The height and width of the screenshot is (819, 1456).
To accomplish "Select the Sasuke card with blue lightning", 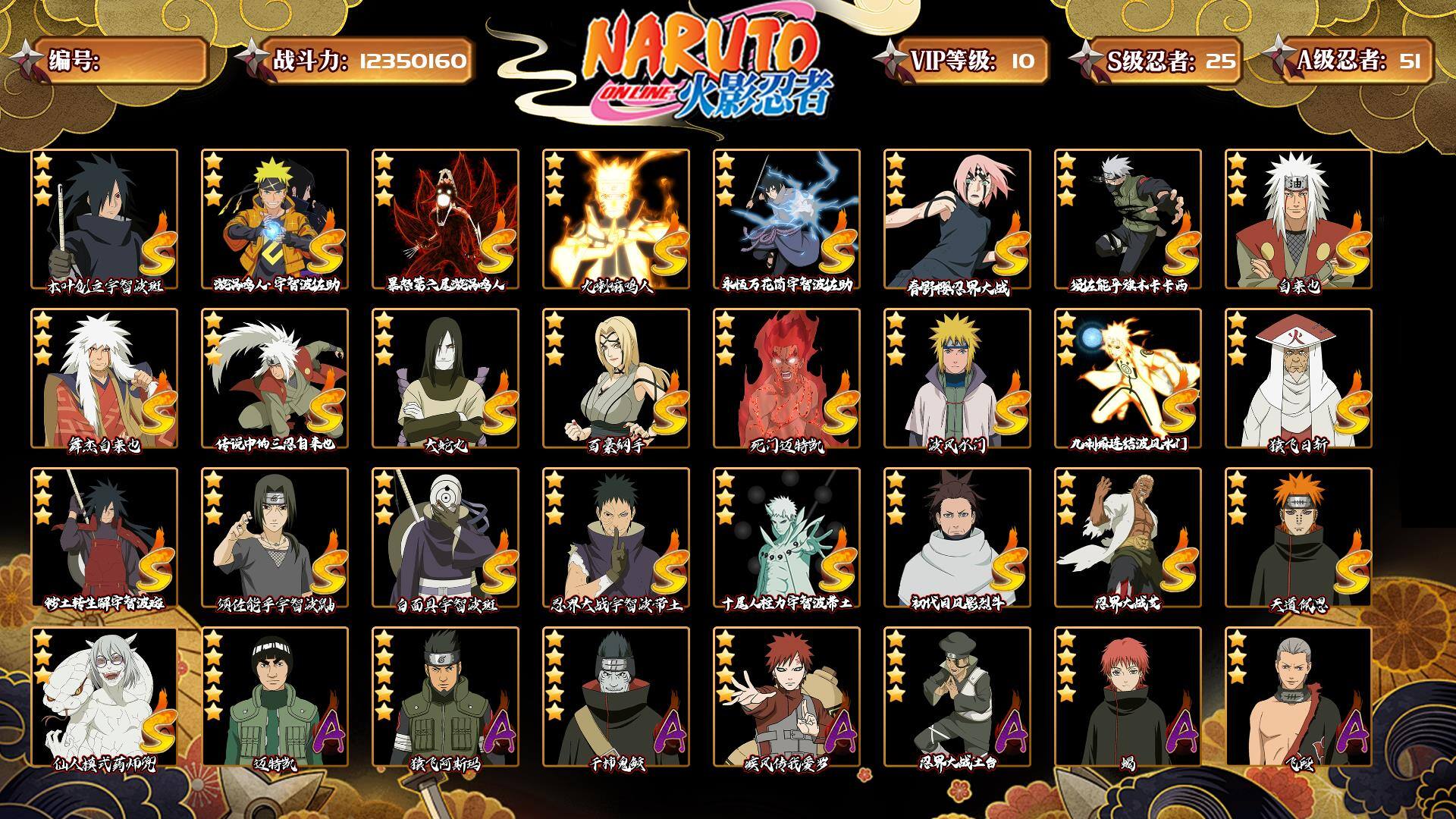I will [786, 219].
